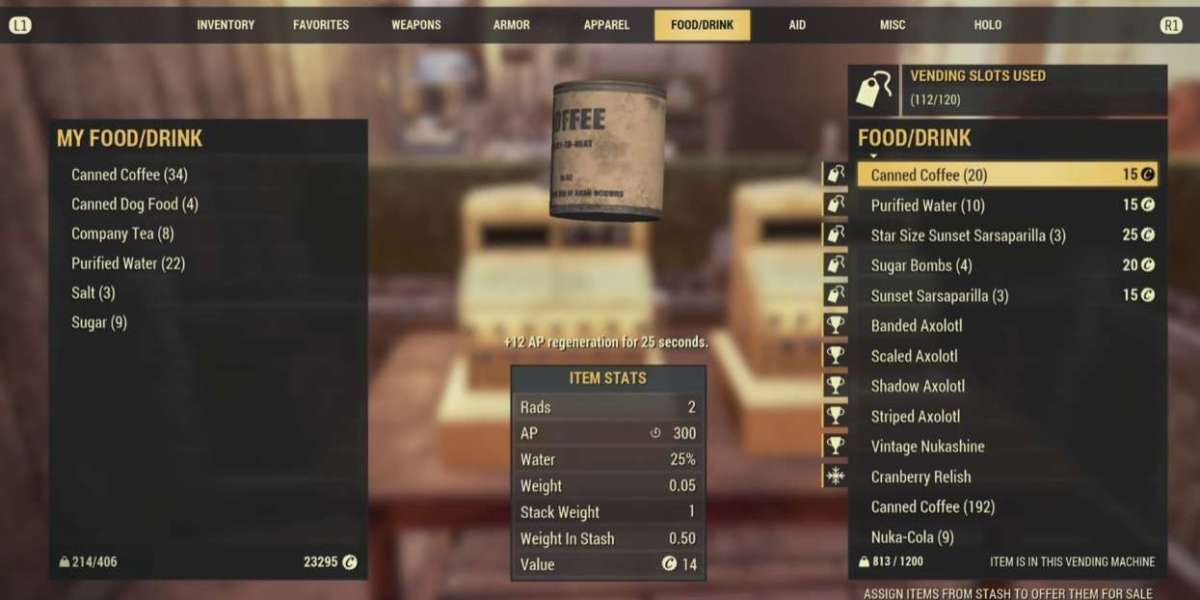1200x600 pixels.
Task: Select the Company Tea row
Action: [x=123, y=234]
